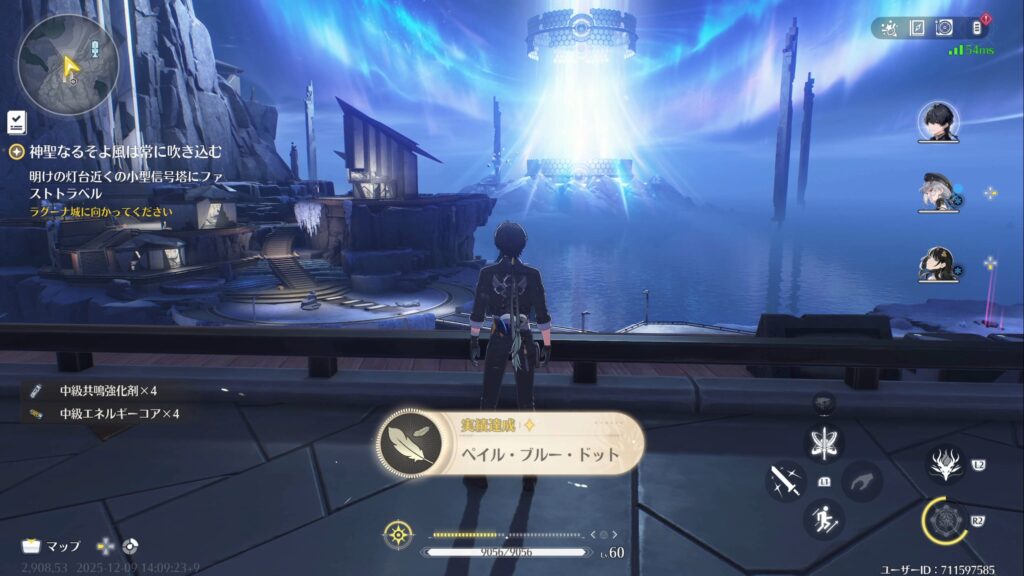
Task: Open the sparkle event icon in the top bar
Action: click(889, 28)
